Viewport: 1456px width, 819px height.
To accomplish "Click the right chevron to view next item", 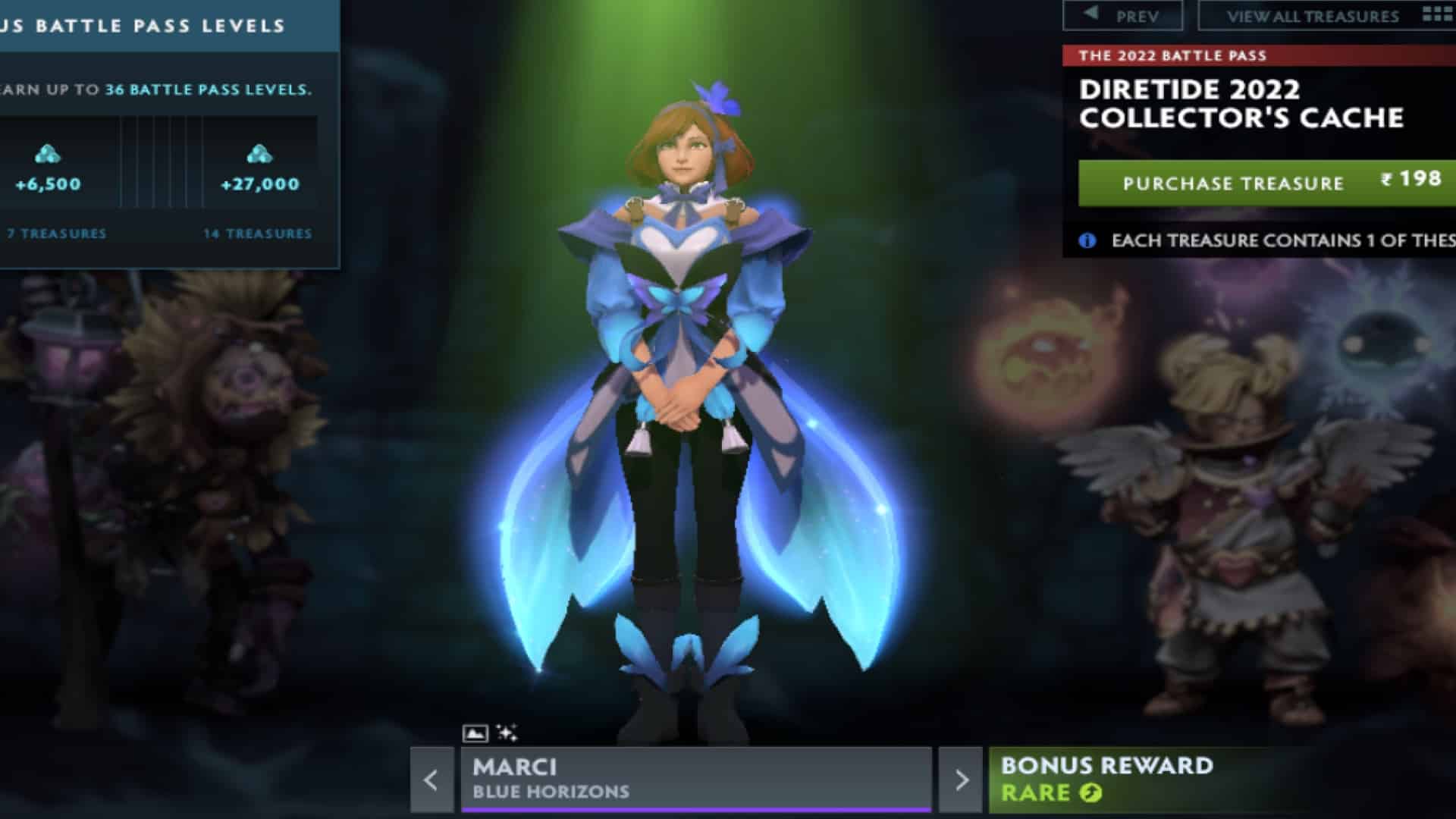I will [x=960, y=778].
